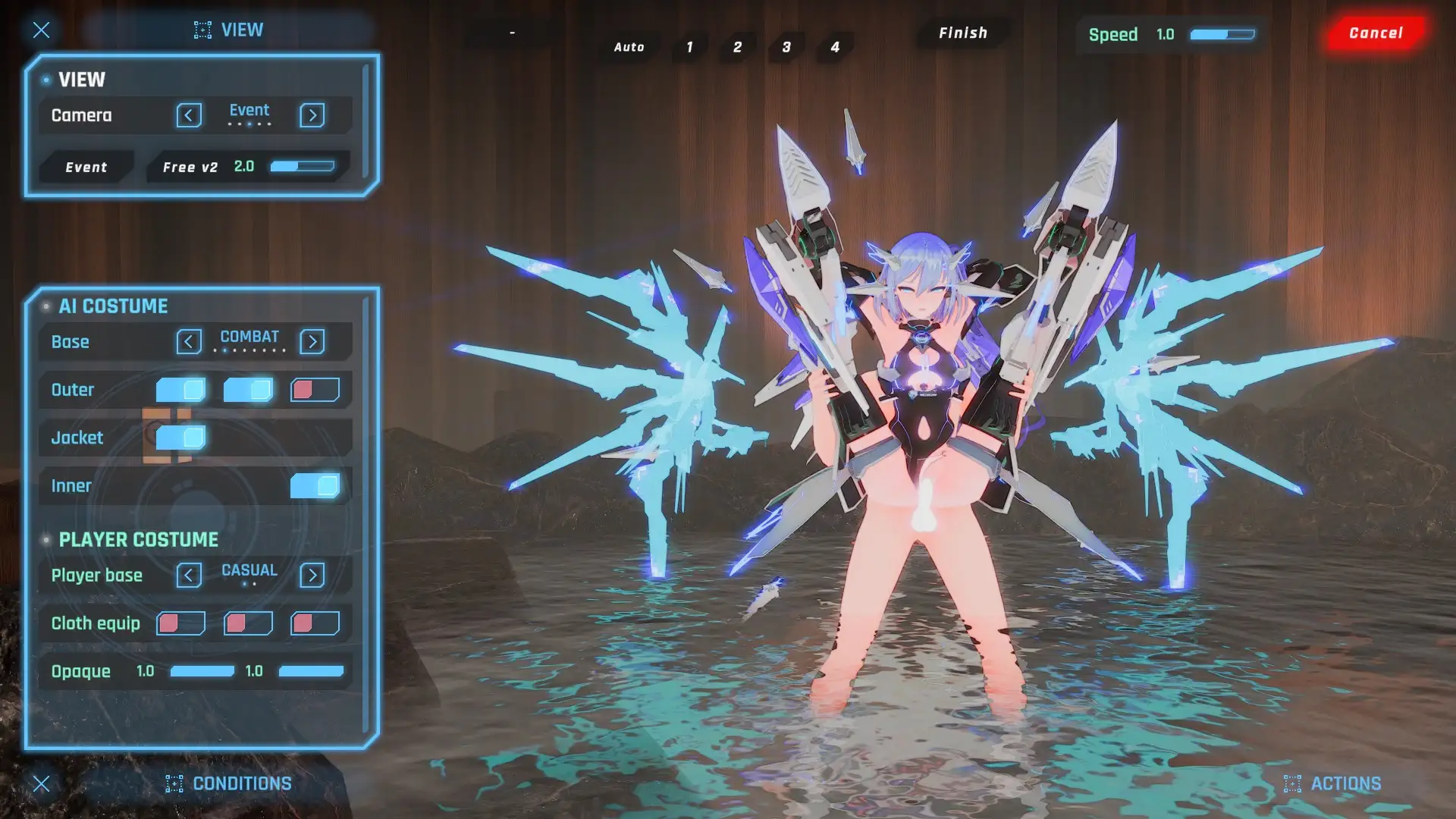Change Player base to the next costume

click(x=312, y=576)
